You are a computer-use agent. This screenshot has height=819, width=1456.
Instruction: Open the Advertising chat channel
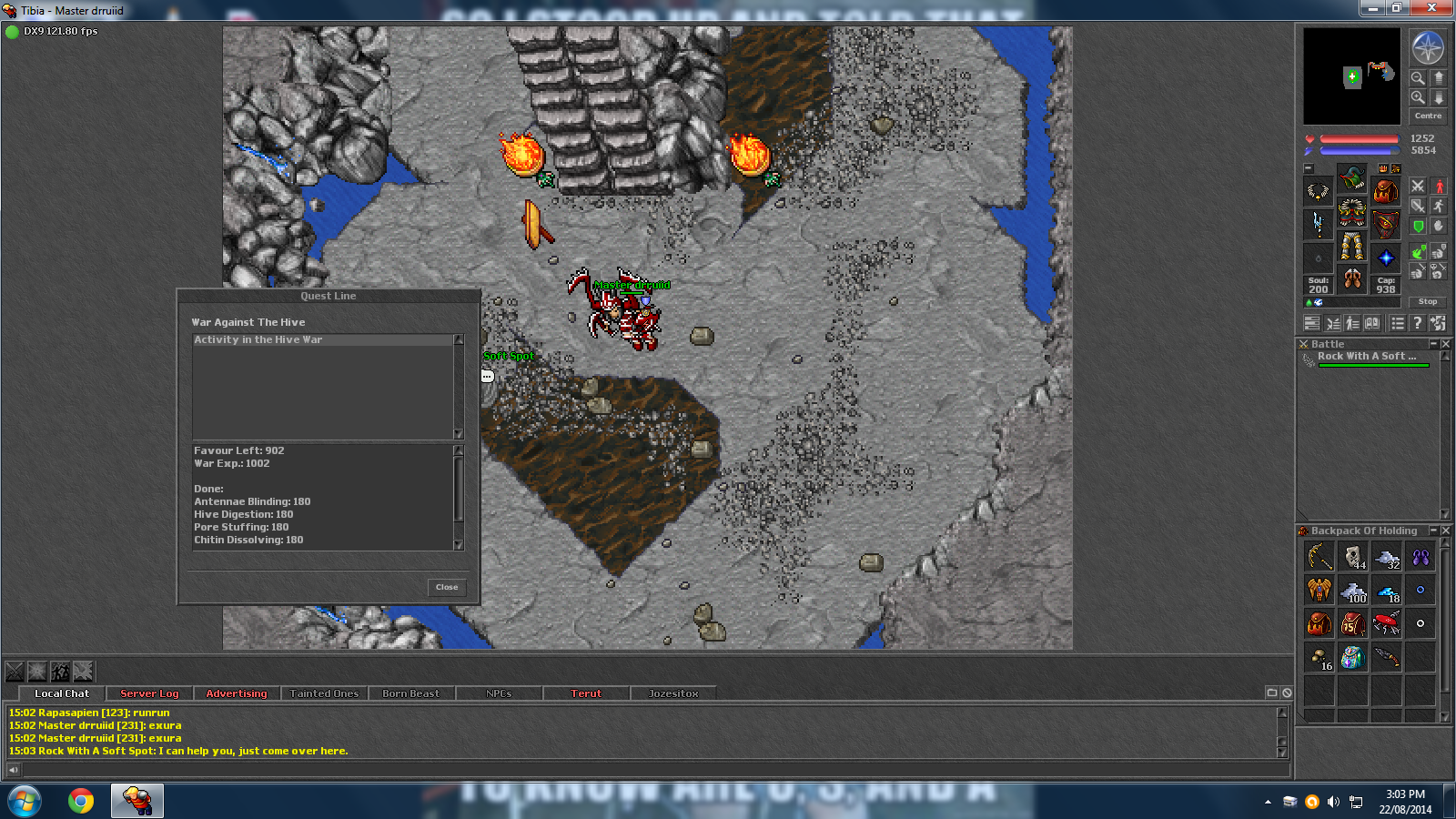(237, 693)
